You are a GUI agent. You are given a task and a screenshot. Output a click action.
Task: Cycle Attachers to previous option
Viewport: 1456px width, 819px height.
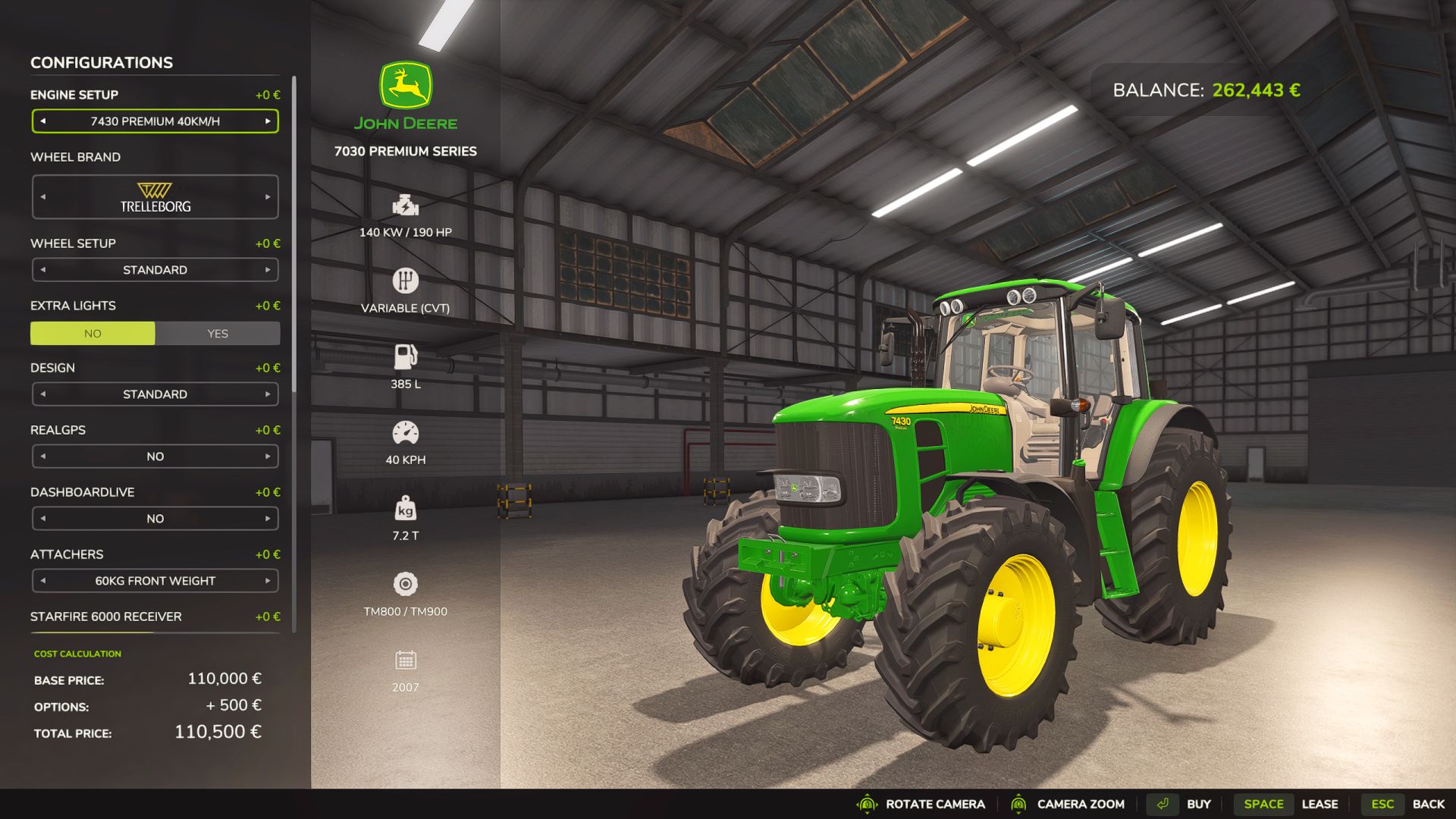[x=43, y=581]
